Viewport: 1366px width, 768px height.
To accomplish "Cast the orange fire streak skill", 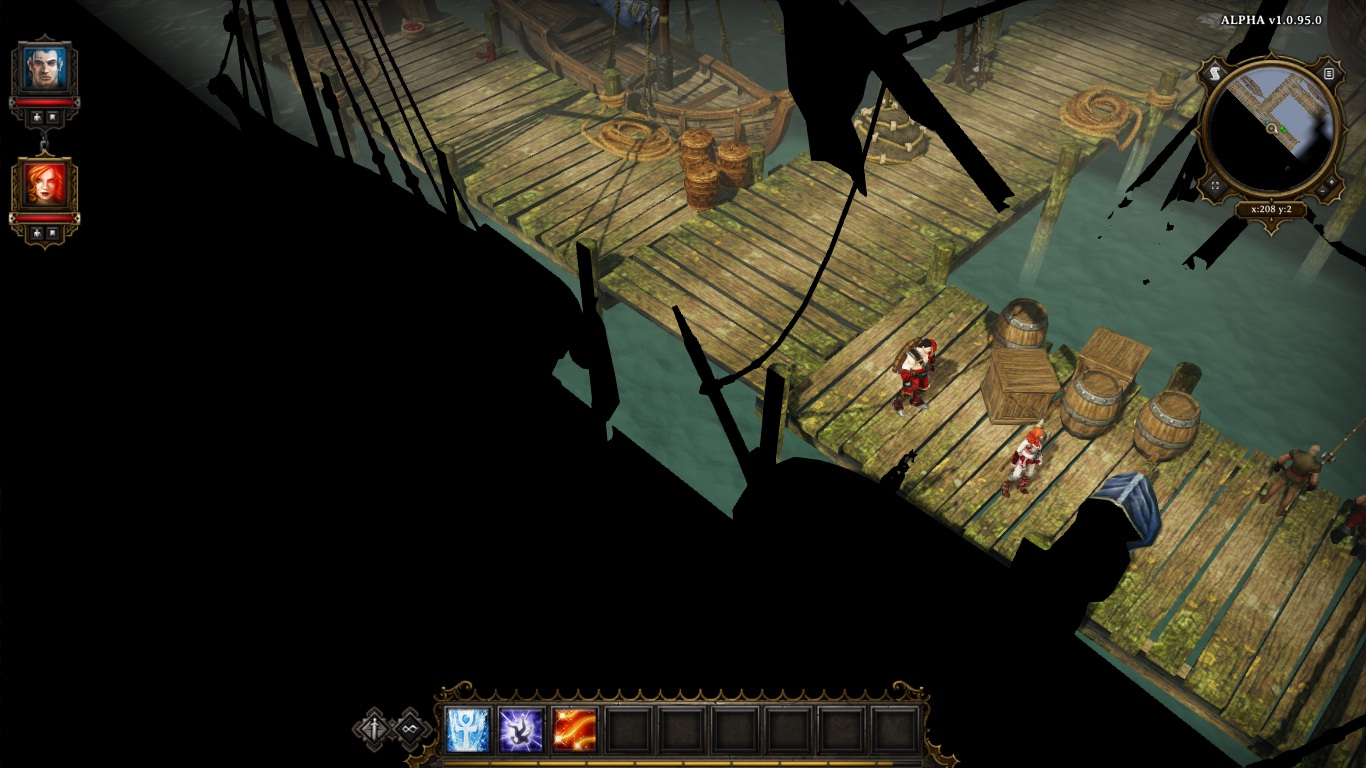I will [x=574, y=730].
